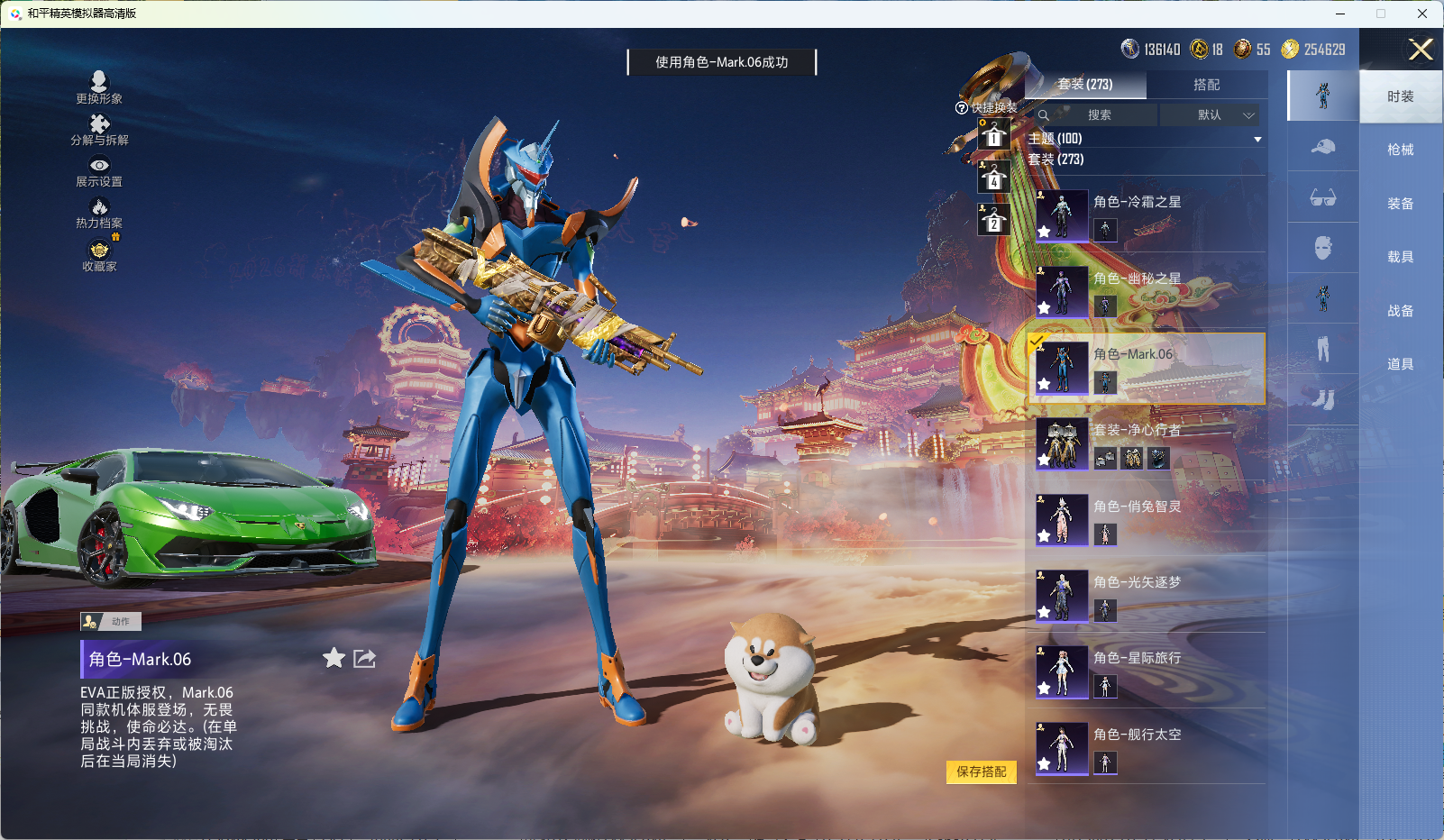Viewport: 1444px width, 840px height.
Task: Open the 道具 items category
Action: [x=1400, y=364]
